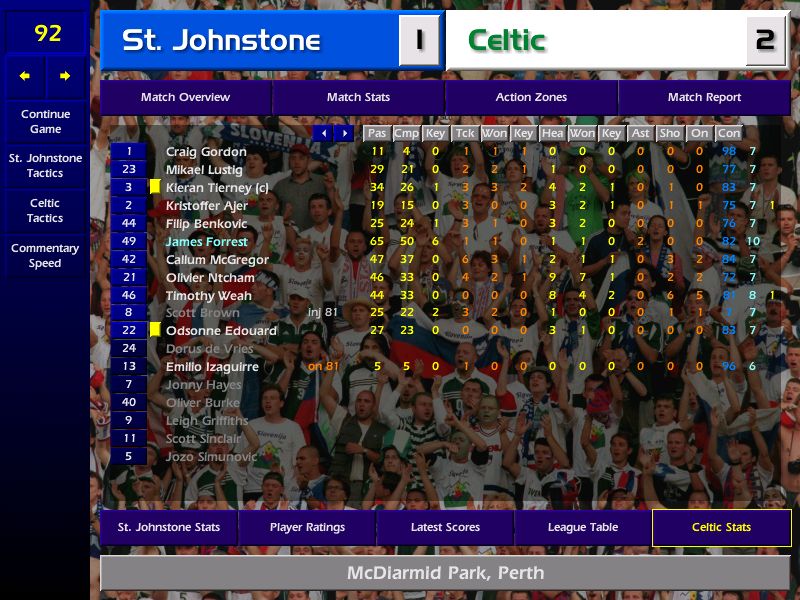800x600 pixels.
Task: Open Player Ratings
Action: point(307,528)
